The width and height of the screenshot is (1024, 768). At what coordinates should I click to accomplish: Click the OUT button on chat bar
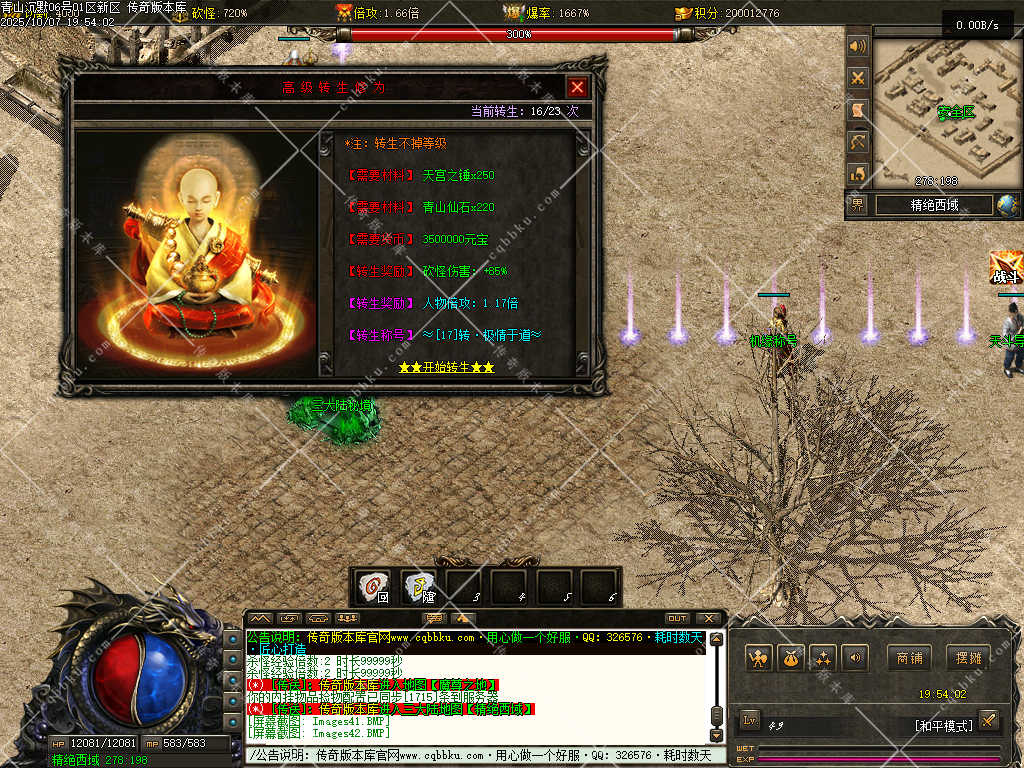point(677,618)
